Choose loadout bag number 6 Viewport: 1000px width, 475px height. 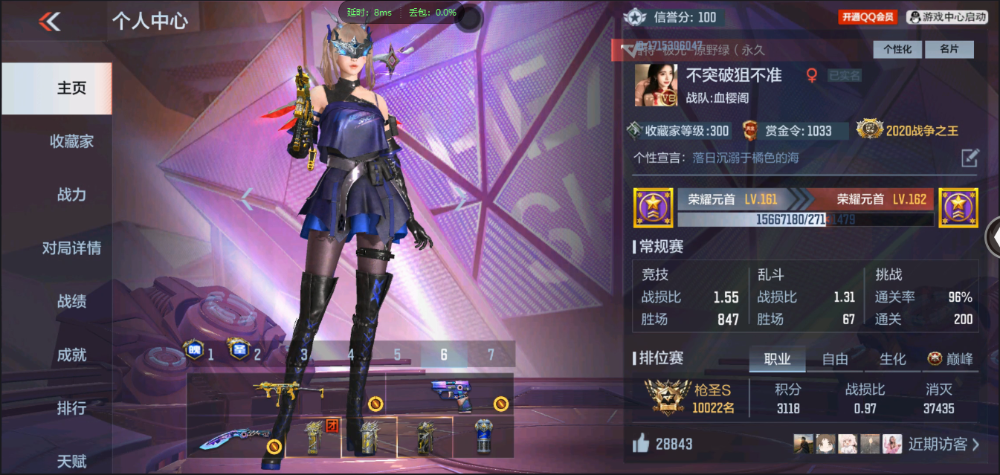click(x=443, y=354)
